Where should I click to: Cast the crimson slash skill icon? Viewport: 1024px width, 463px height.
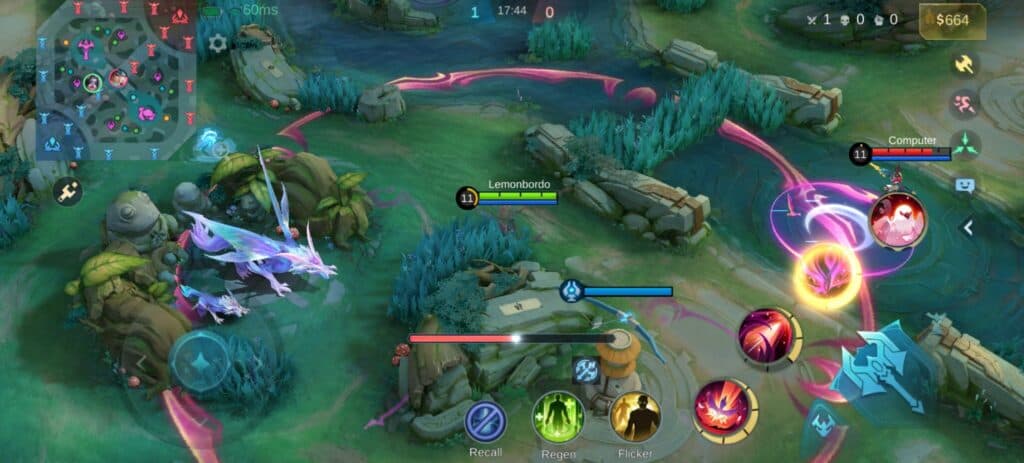(x=767, y=336)
